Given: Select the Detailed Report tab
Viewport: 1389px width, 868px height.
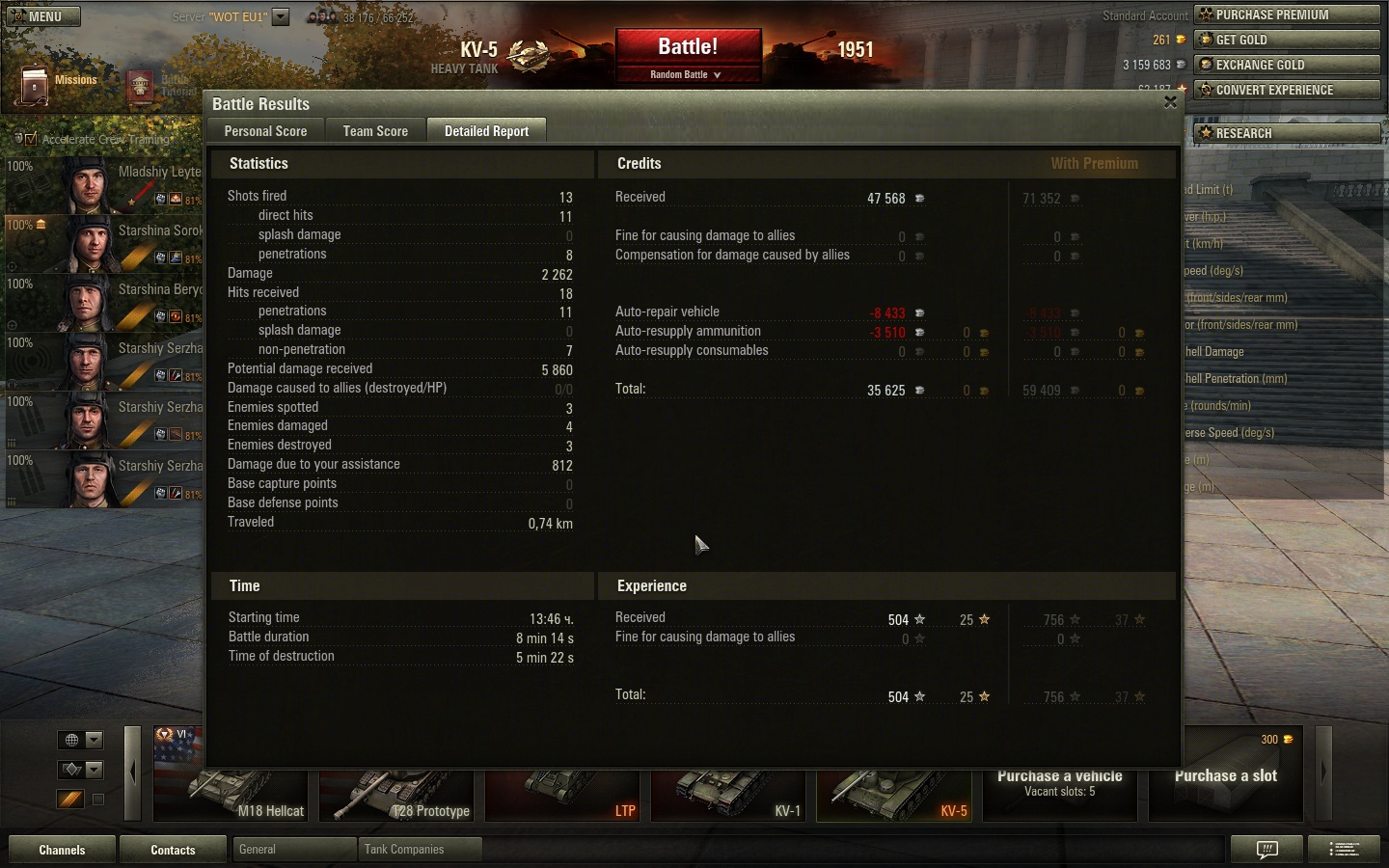Looking at the screenshot, I should click(x=486, y=131).
